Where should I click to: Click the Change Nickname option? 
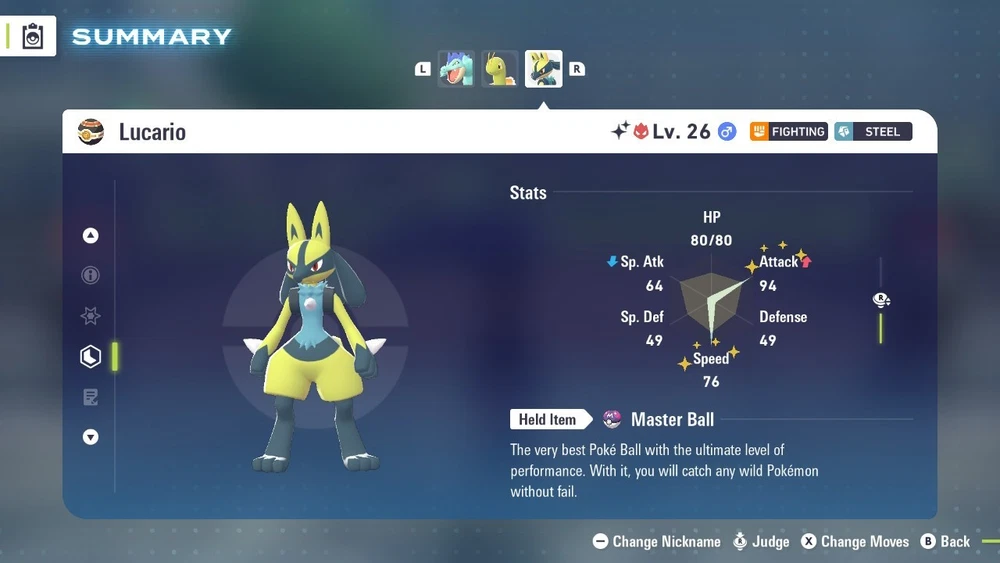(657, 542)
